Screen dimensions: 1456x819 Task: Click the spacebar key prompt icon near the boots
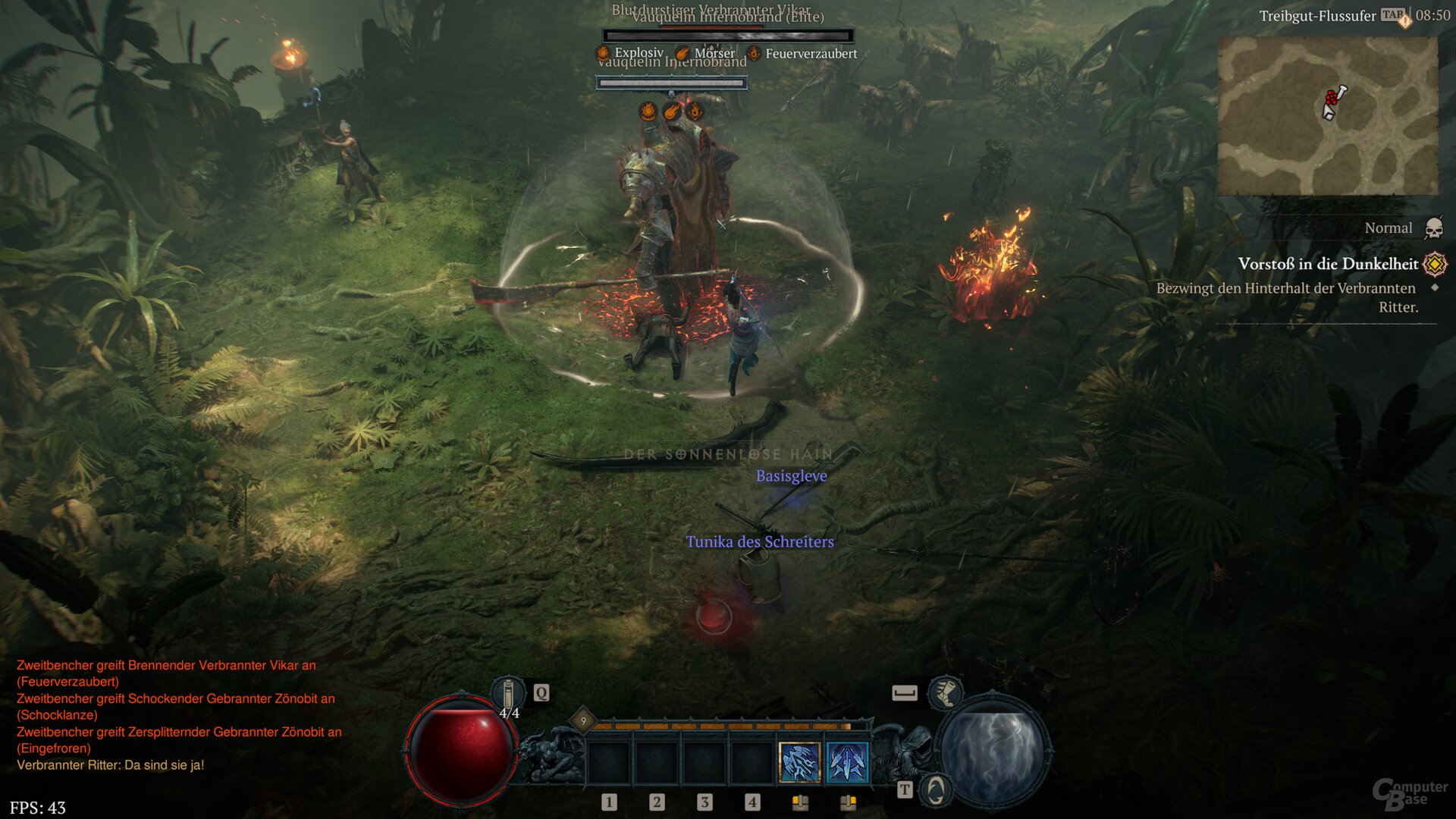pos(903,692)
